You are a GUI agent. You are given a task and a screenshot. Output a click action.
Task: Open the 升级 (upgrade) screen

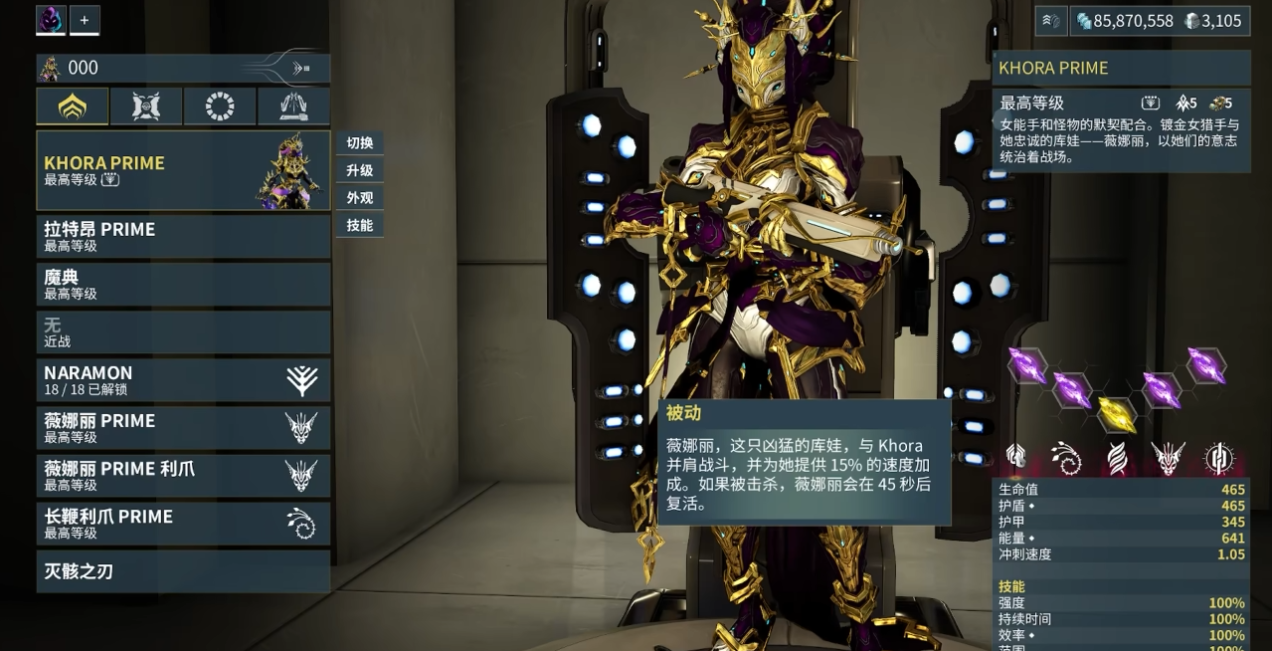360,171
